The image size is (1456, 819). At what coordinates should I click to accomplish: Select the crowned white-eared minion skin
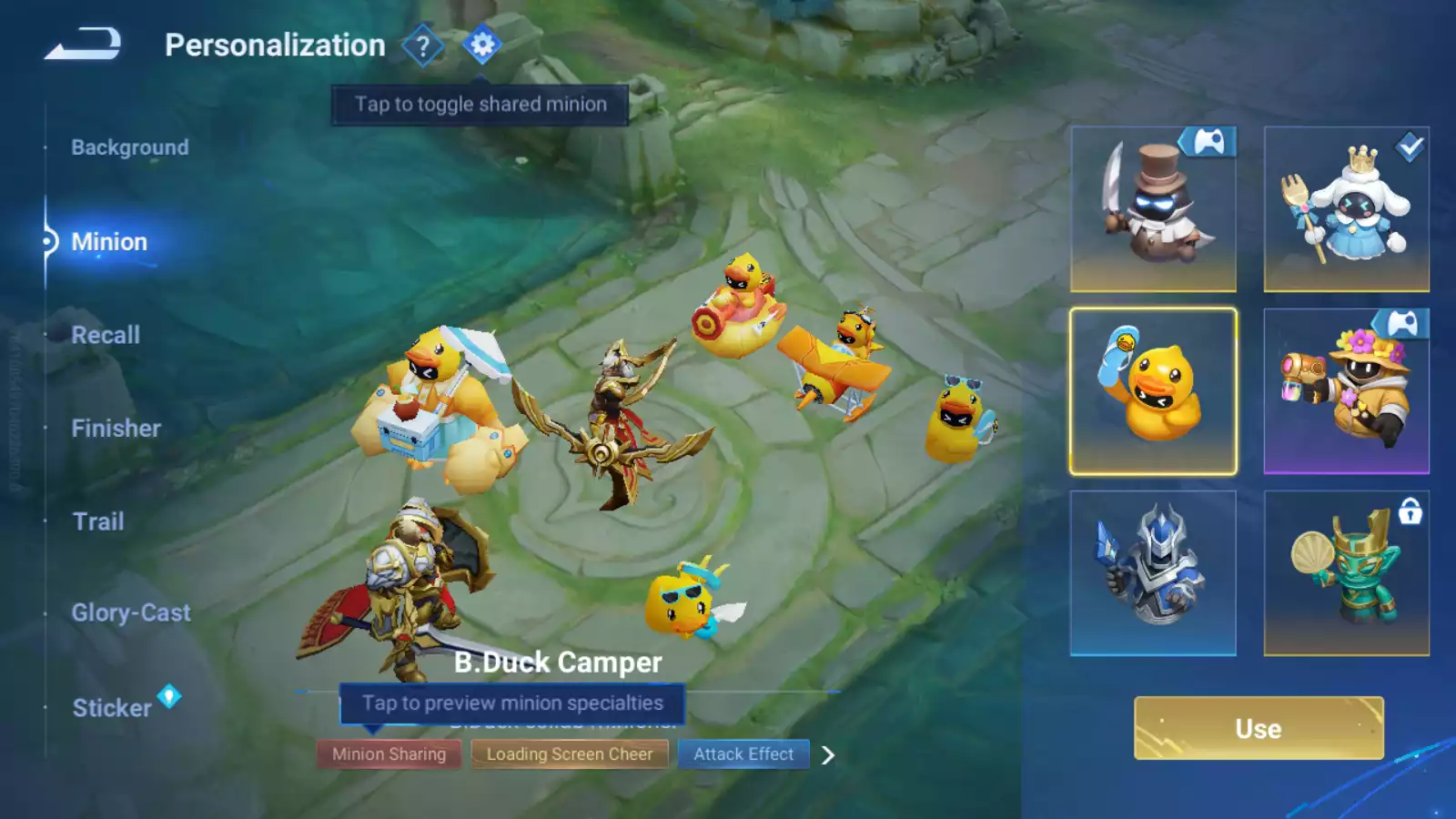click(1346, 209)
